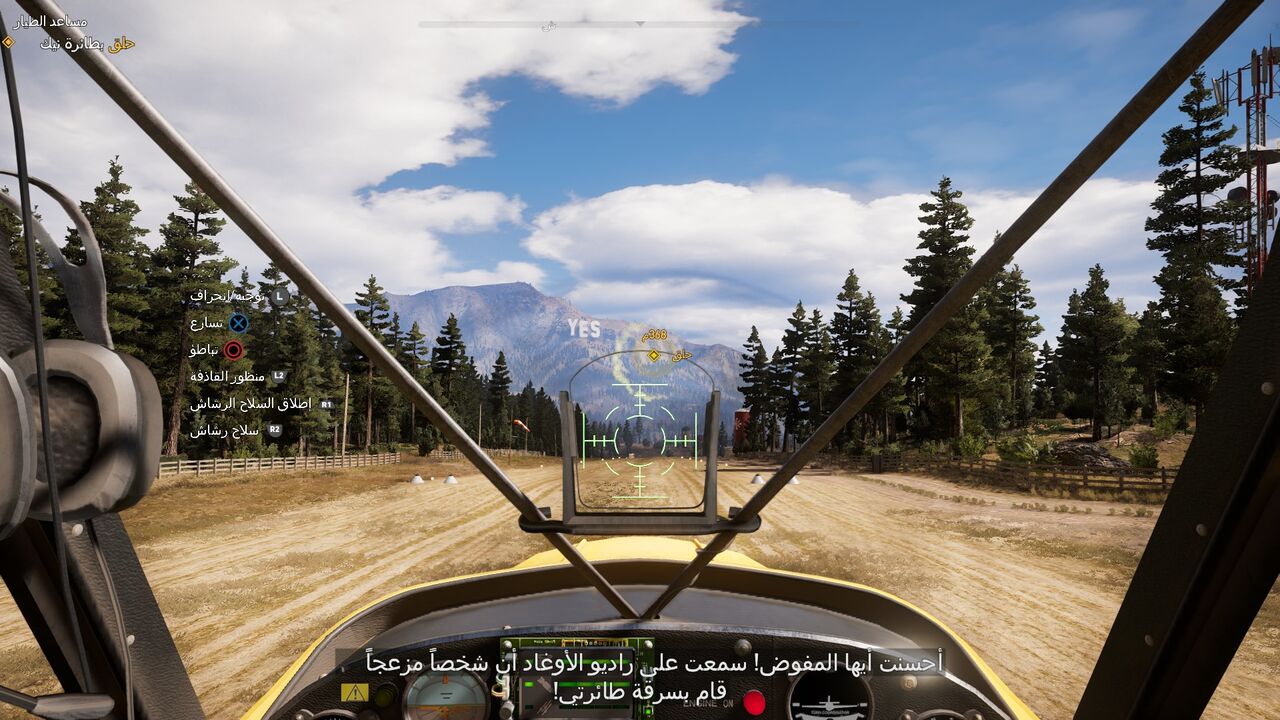Click the yellow diamond objective waypoint marker
The image size is (1280, 720).
coord(654,355)
